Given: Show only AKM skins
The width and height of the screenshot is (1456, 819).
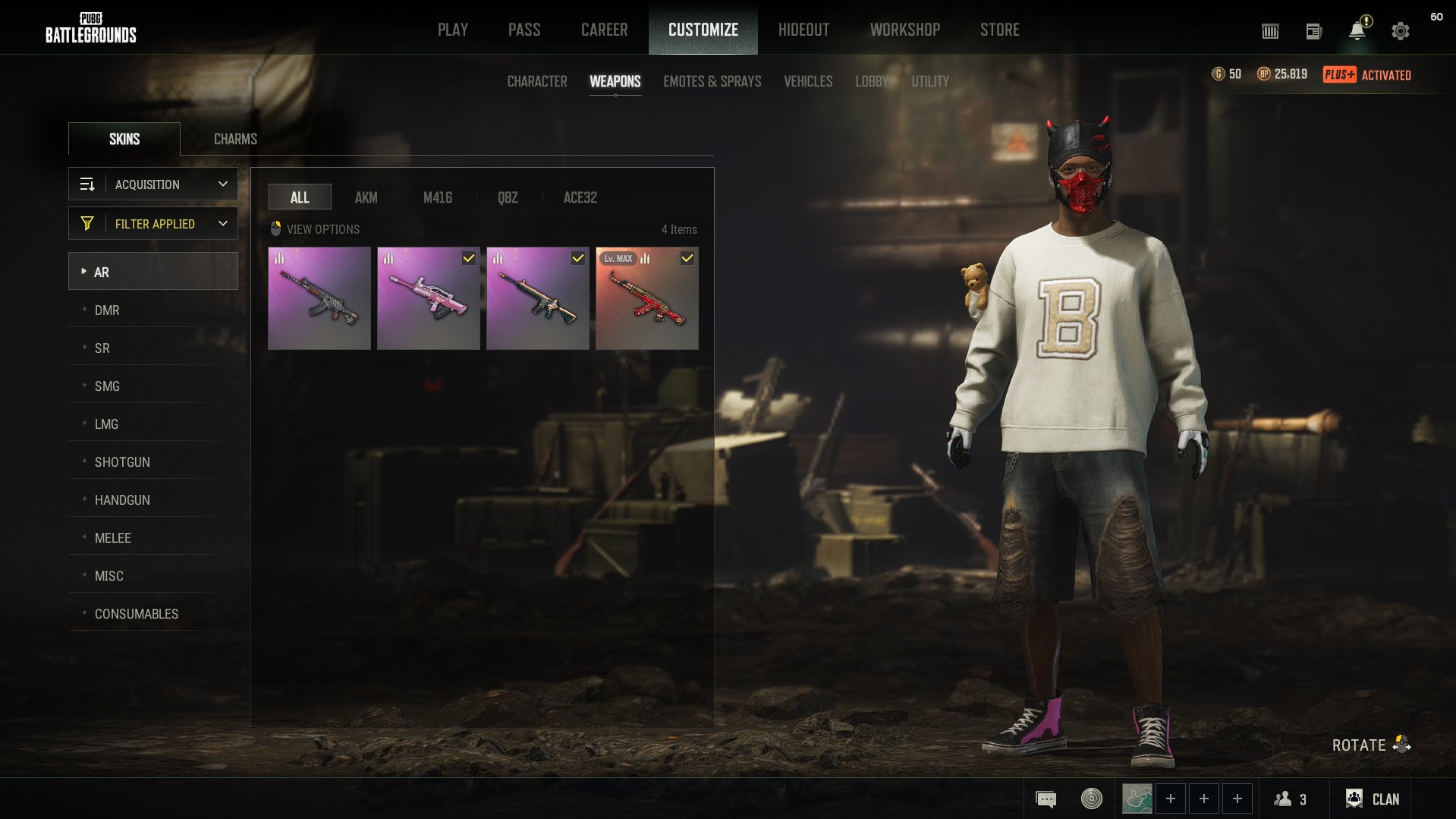Looking at the screenshot, I should [x=366, y=197].
